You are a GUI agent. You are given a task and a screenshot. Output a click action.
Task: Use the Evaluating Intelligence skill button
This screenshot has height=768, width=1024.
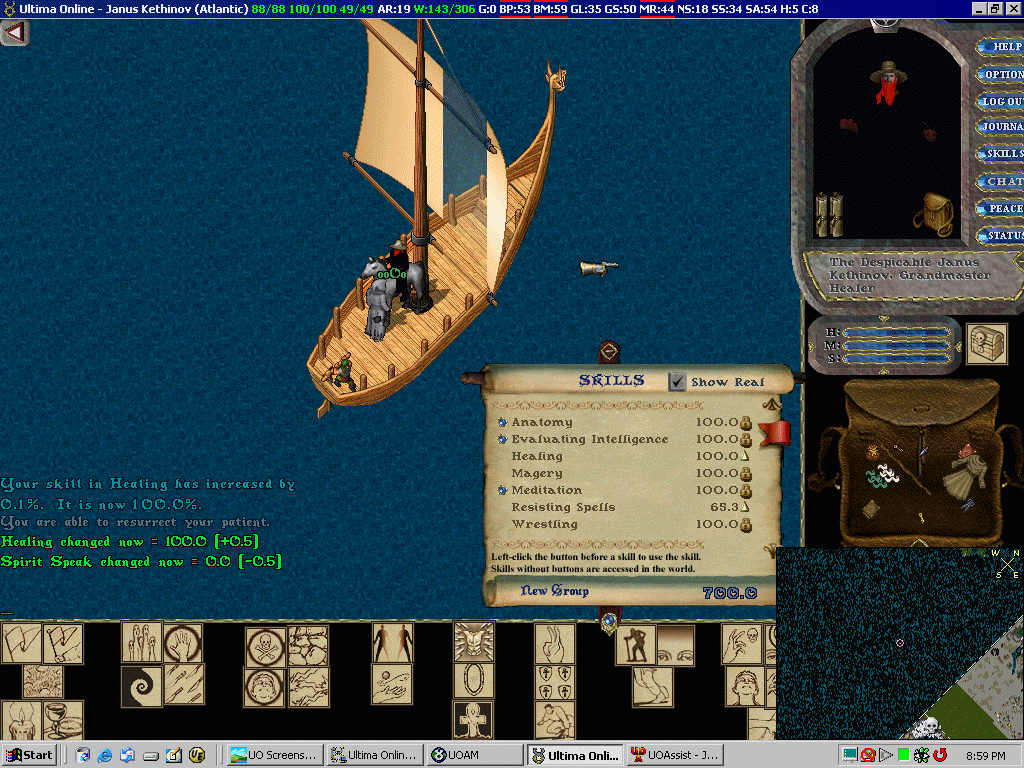(x=502, y=440)
